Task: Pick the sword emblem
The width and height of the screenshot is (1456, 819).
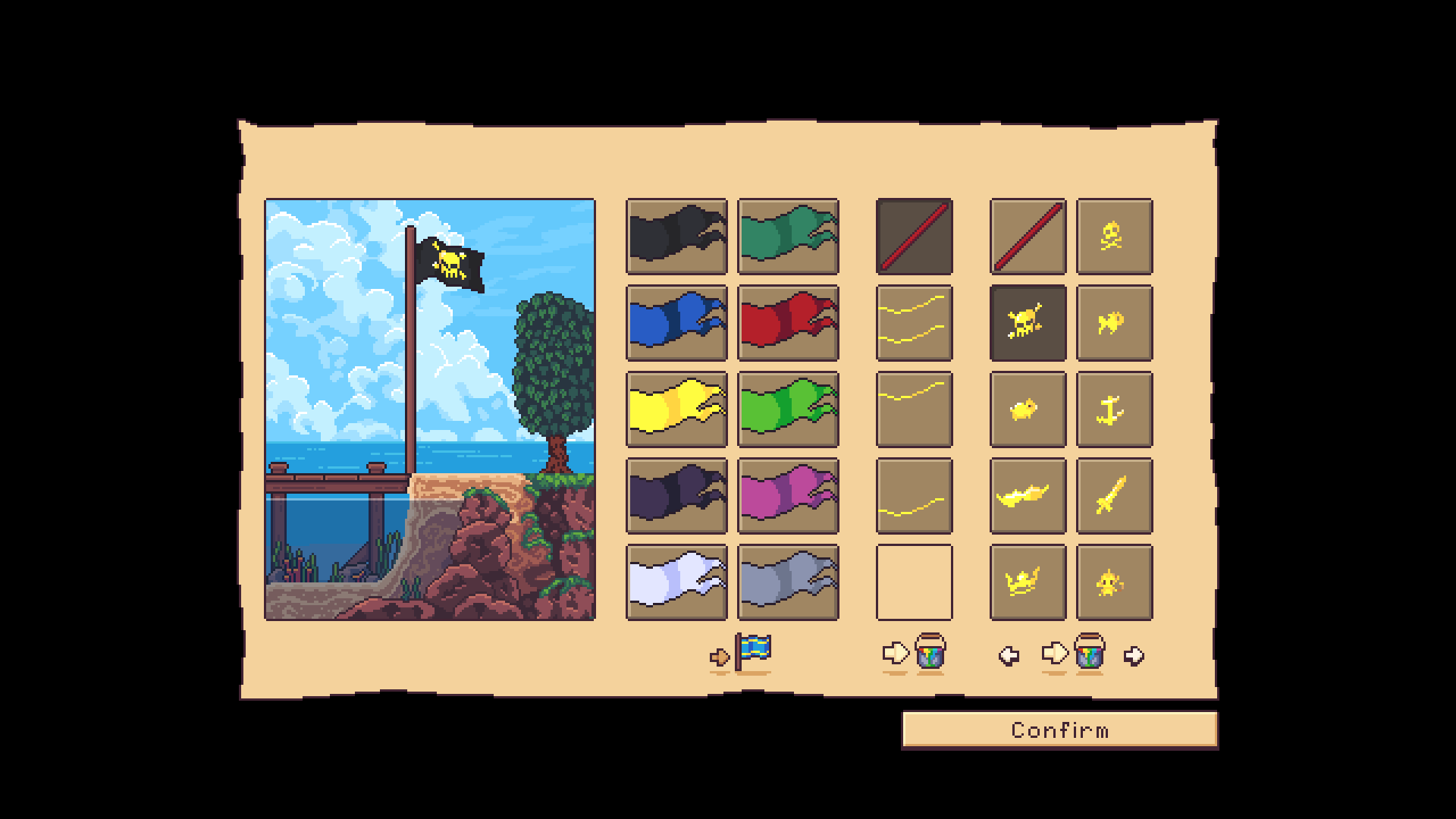Action: tap(1115, 497)
